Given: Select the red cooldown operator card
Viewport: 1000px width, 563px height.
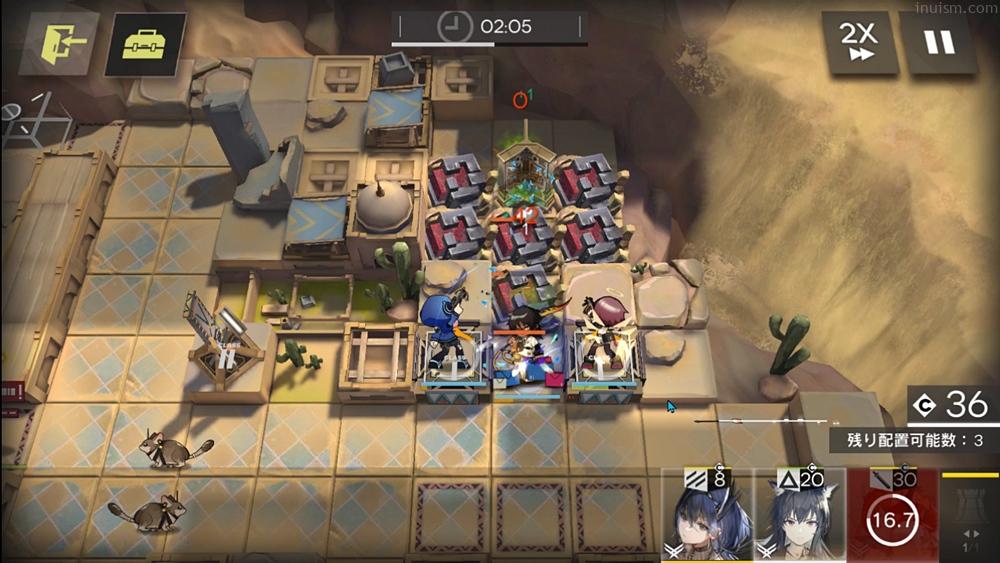Looking at the screenshot, I should pos(892,515).
